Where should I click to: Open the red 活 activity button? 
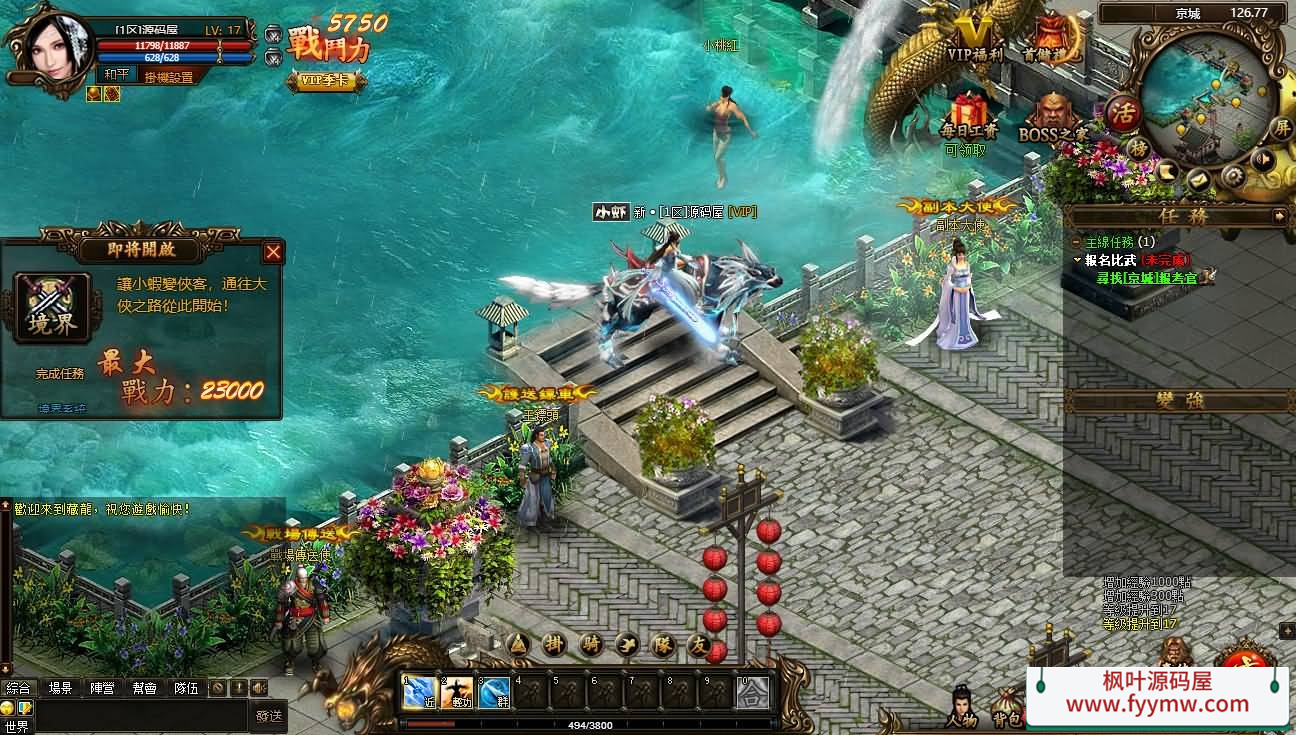(x=1124, y=112)
